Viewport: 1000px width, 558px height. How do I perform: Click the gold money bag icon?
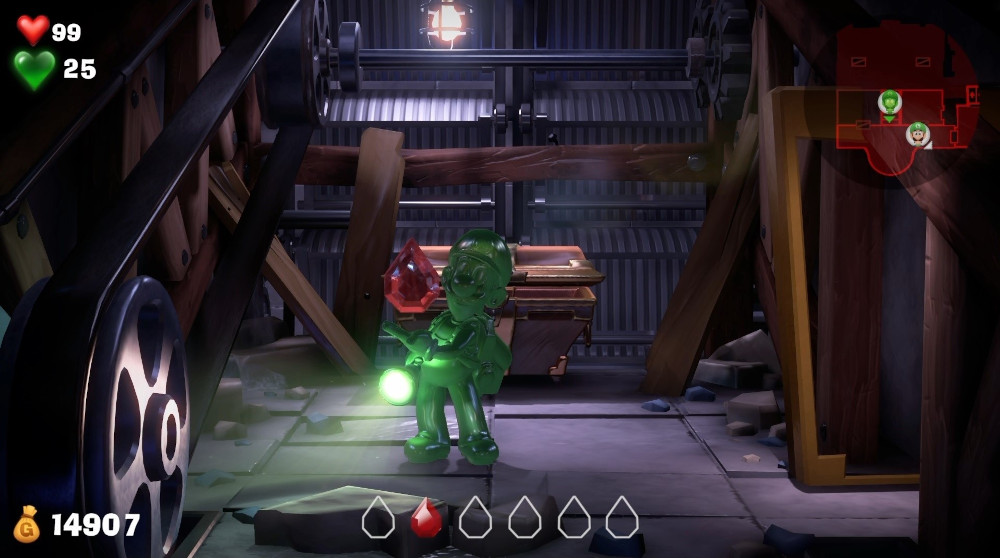point(27,524)
